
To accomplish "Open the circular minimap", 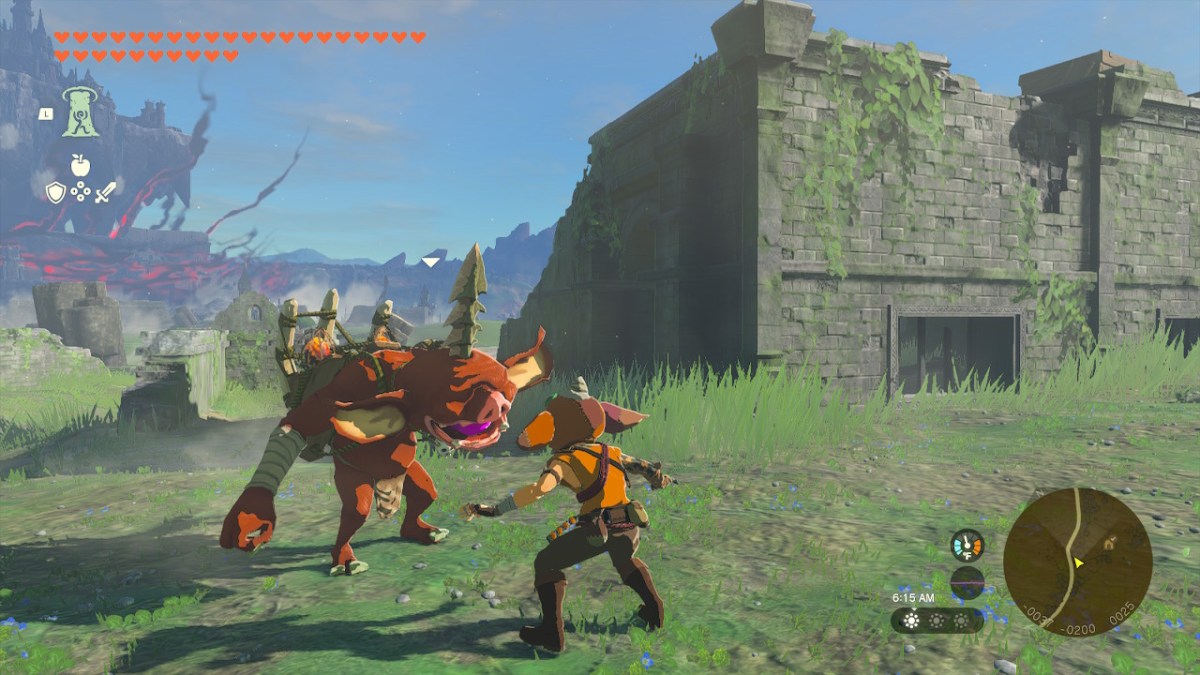I will (x=1077, y=562).
